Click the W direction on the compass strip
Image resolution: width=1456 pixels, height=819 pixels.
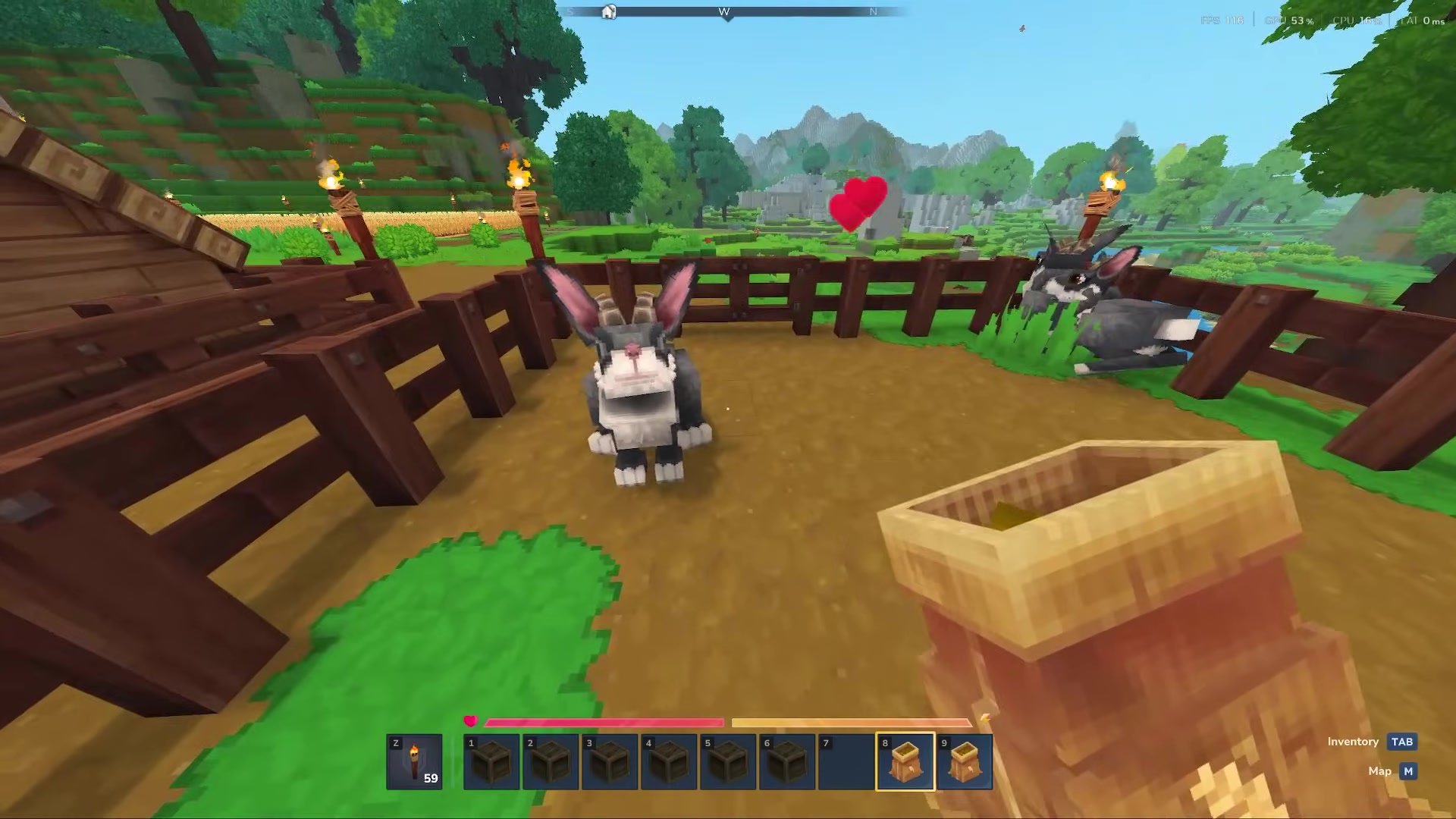tap(724, 12)
